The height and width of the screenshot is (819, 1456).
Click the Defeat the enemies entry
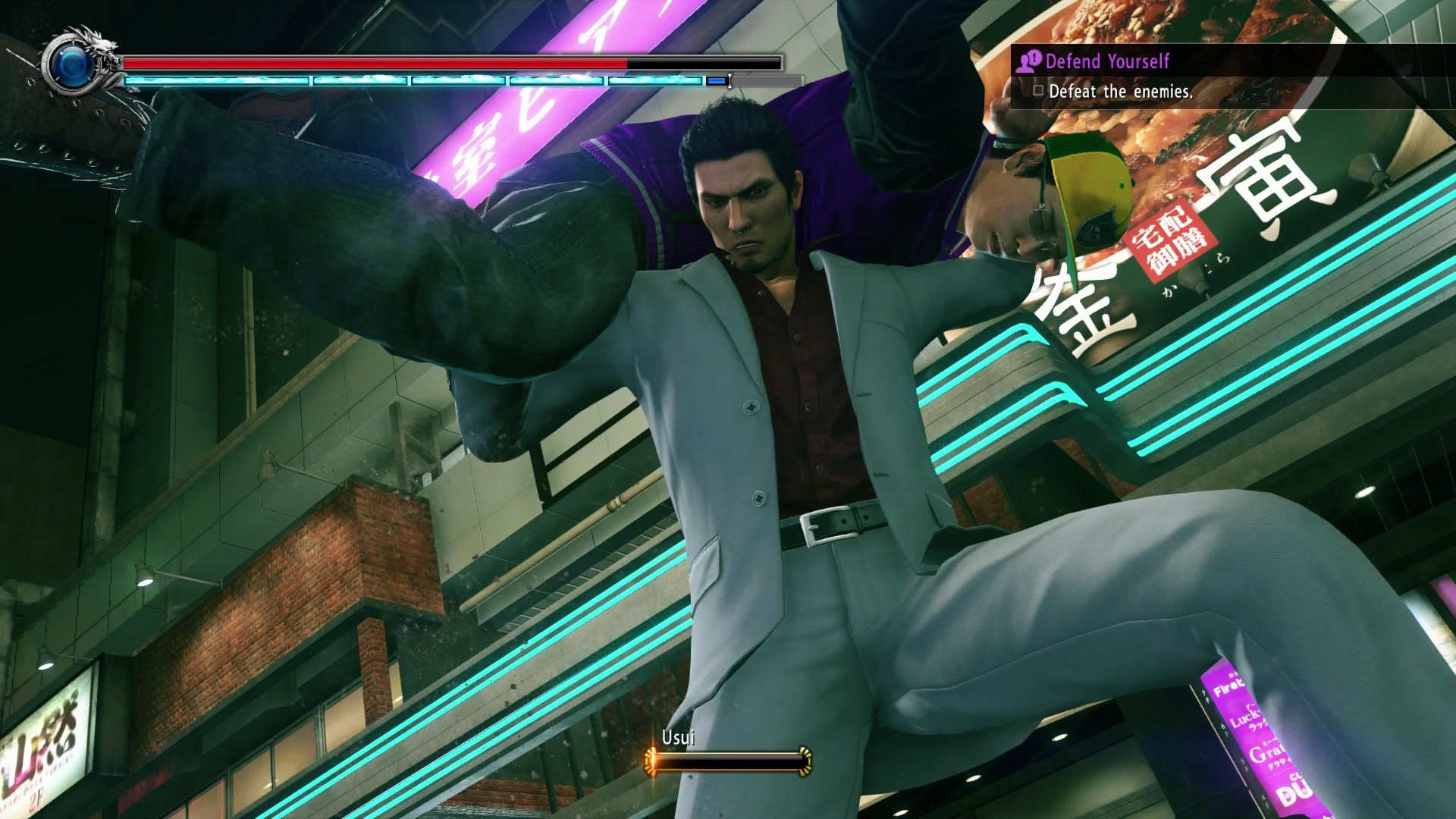[x=1121, y=92]
